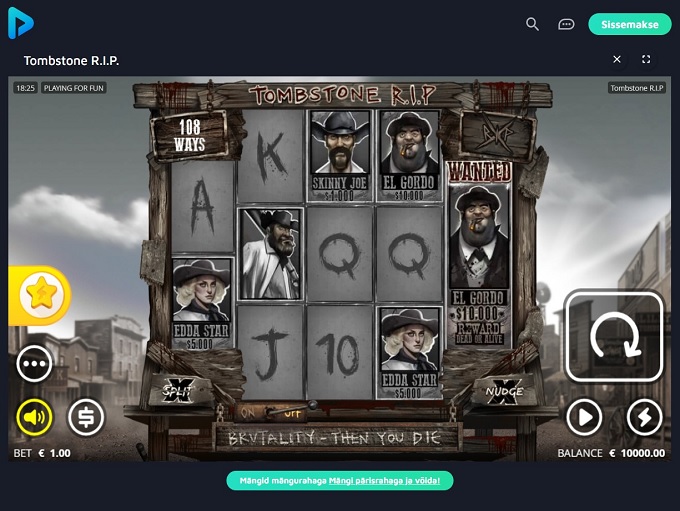Start autoplay with the play triangle button

(584, 416)
